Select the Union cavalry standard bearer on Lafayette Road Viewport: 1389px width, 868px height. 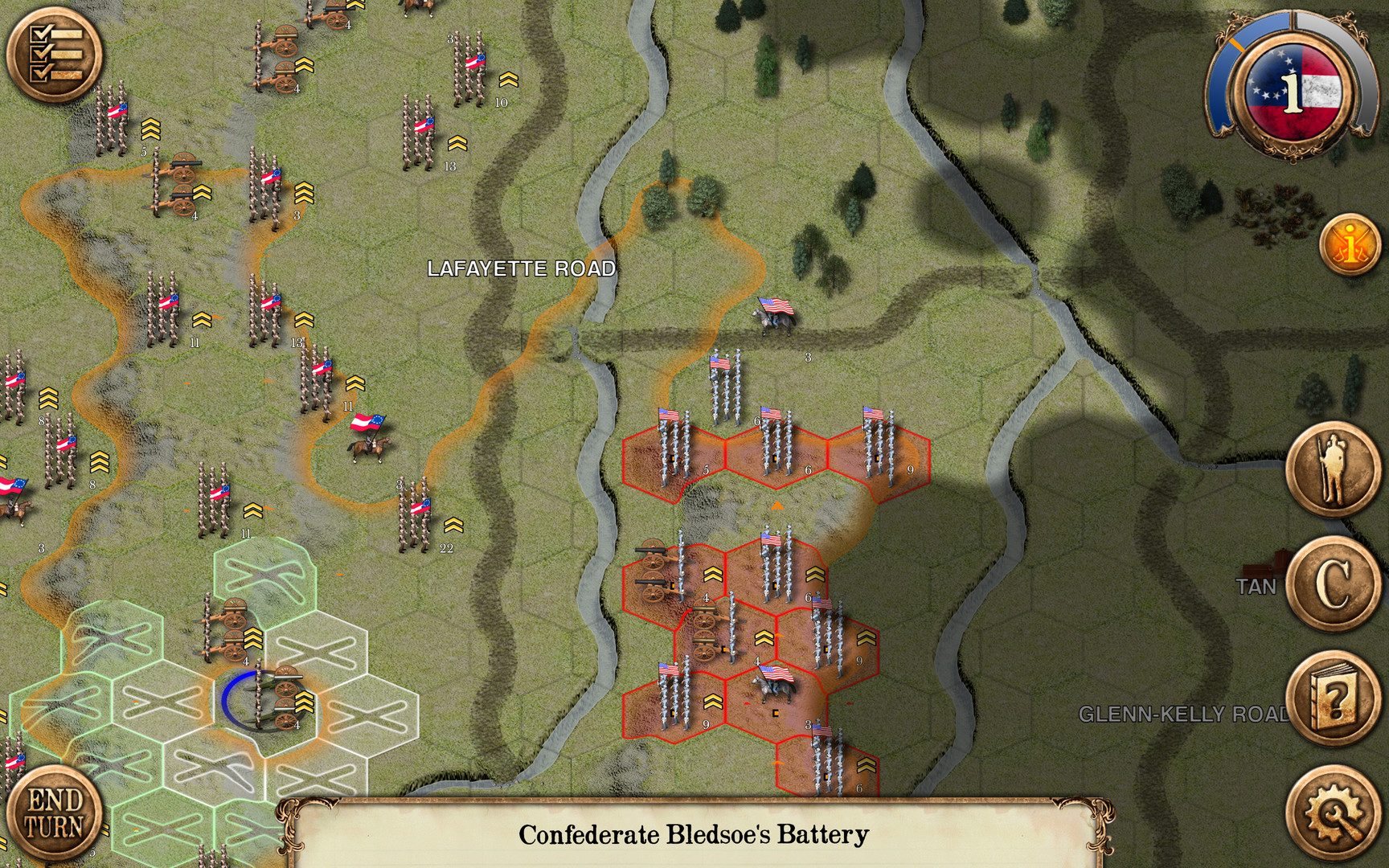coord(772,317)
